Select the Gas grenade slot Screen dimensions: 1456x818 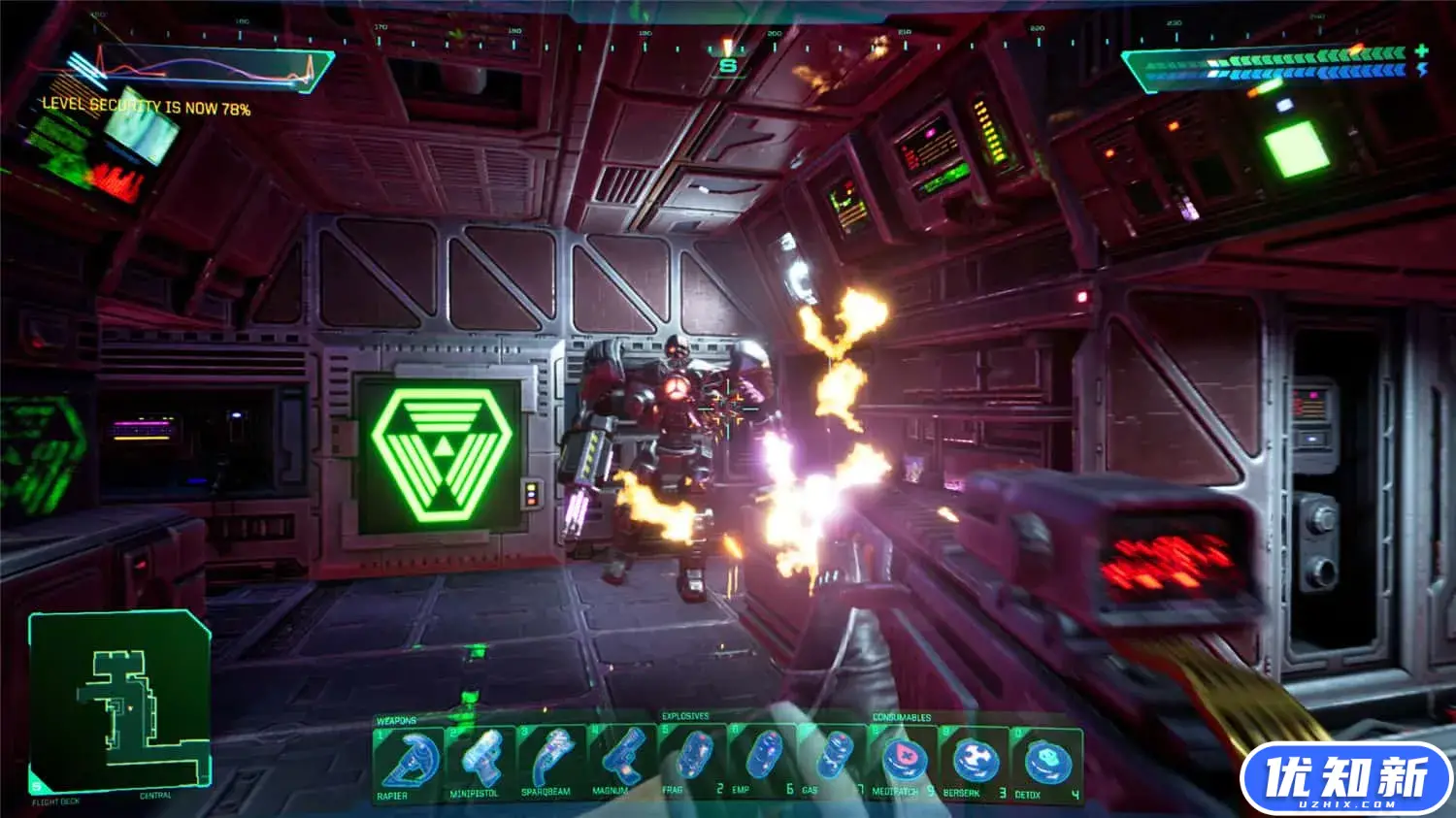click(834, 761)
